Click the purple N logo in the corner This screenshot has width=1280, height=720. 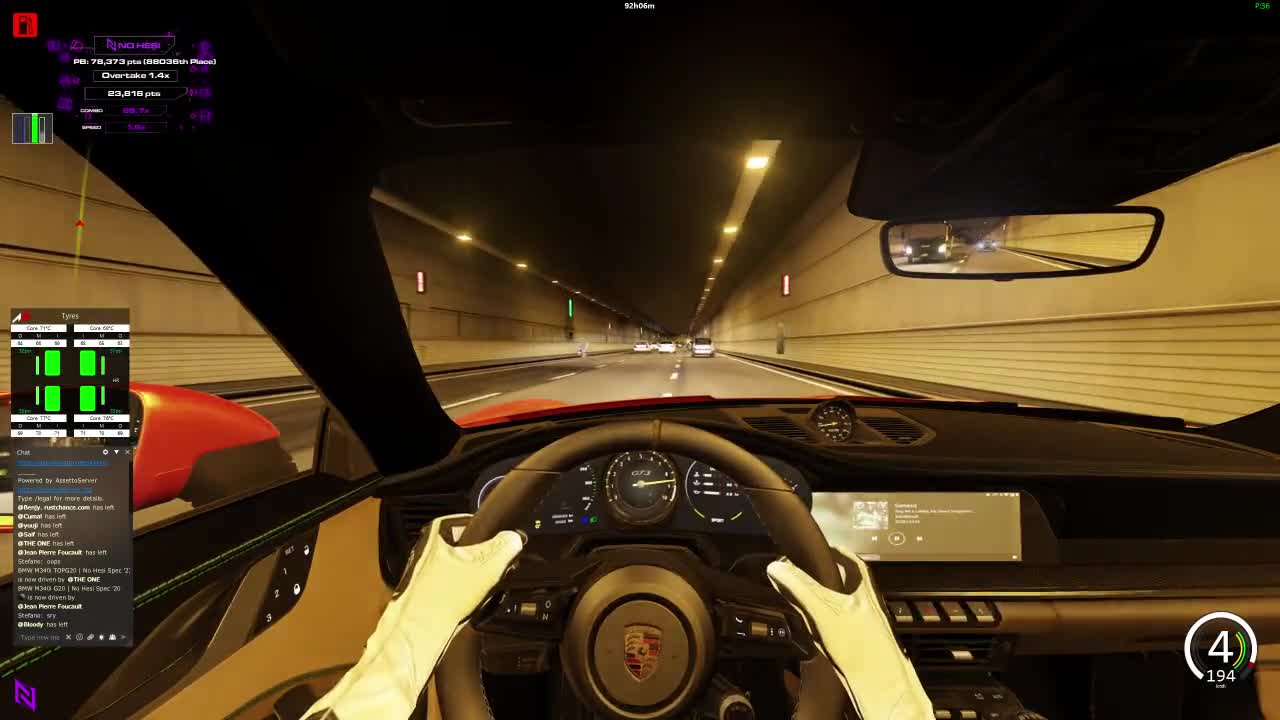click(x=25, y=694)
